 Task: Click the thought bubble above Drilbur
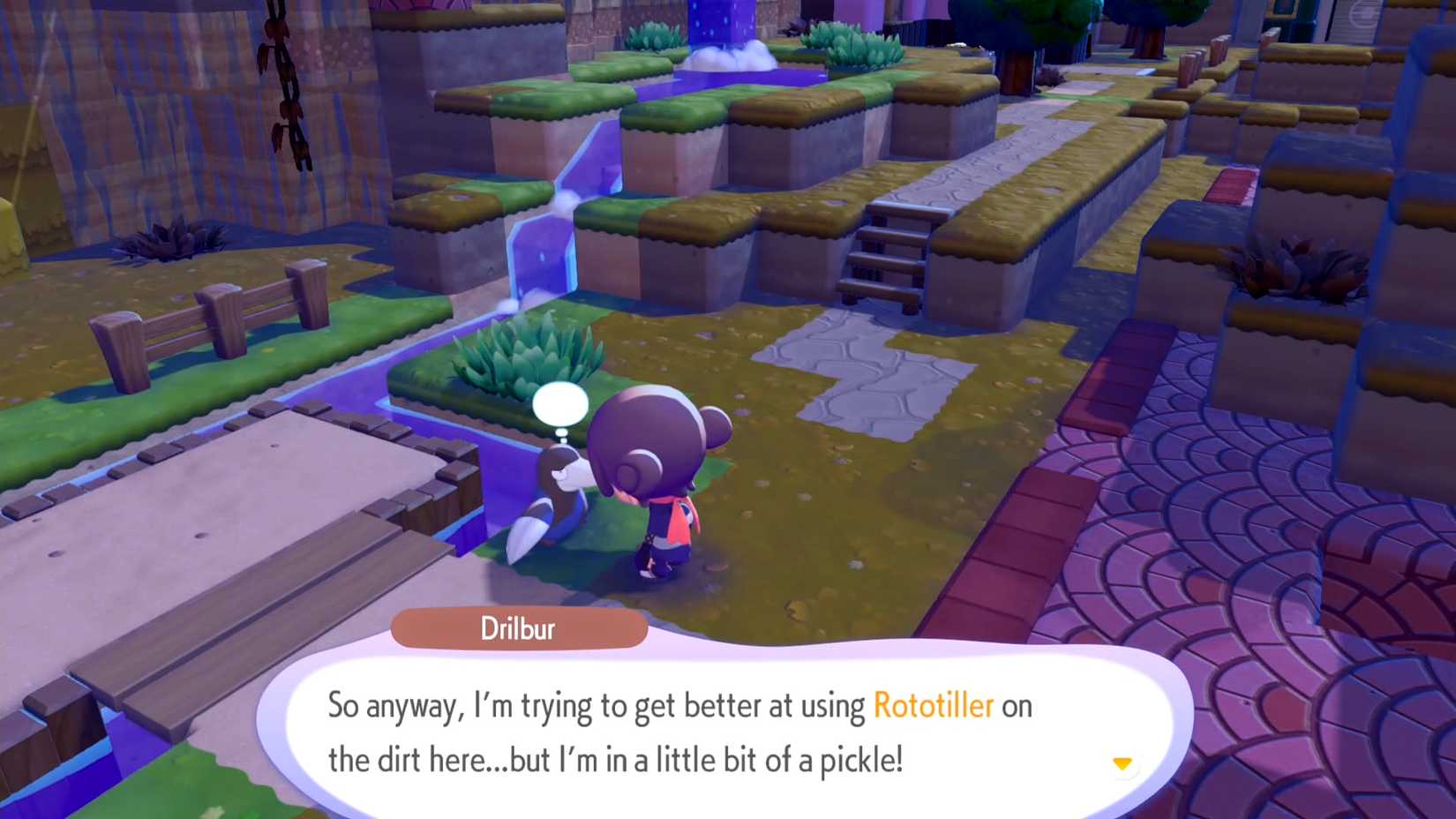[x=562, y=404]
